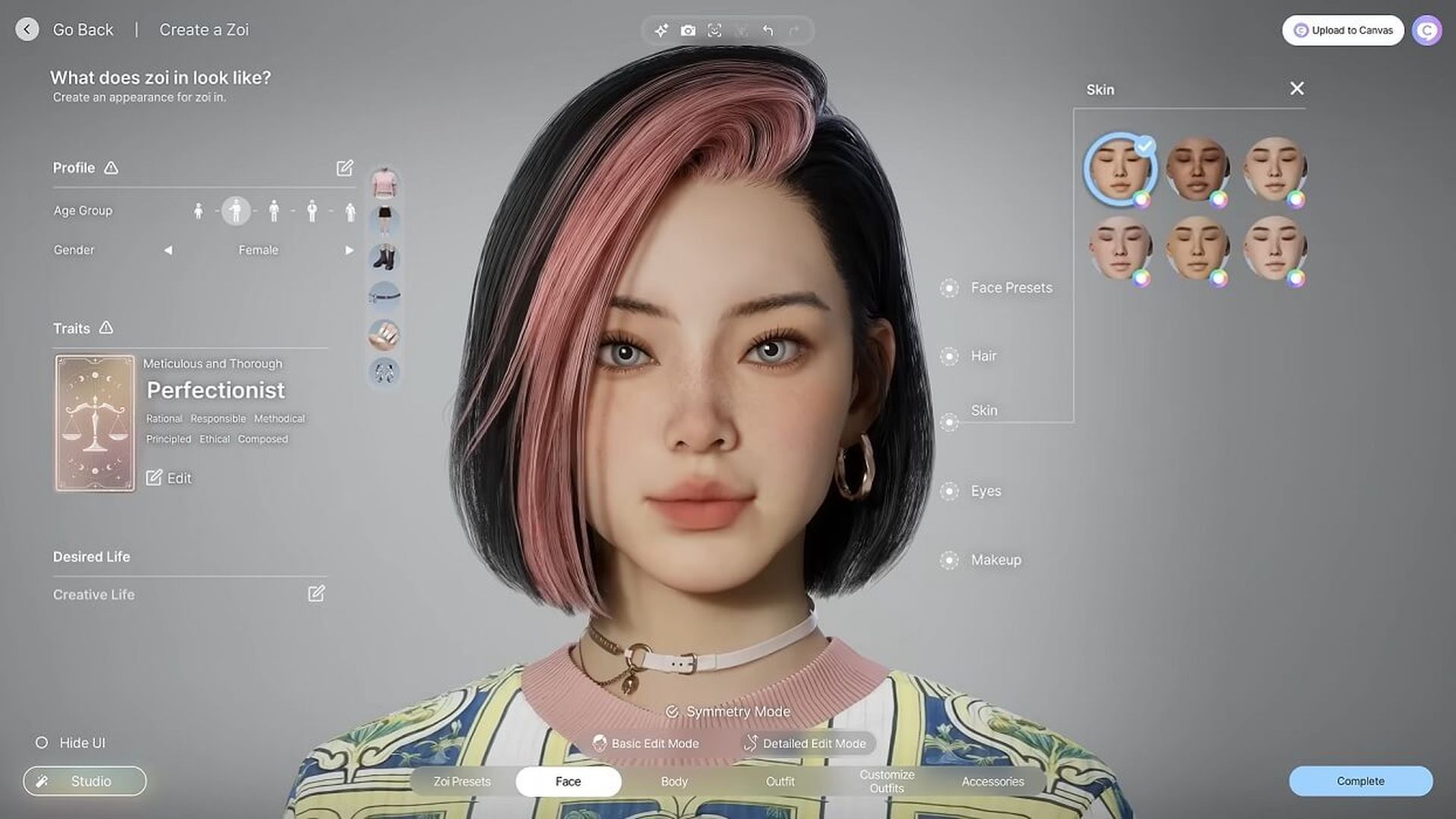Open the Accessories tab
The height and width of the screenshot is (819, 1456).
click(993, 782)
